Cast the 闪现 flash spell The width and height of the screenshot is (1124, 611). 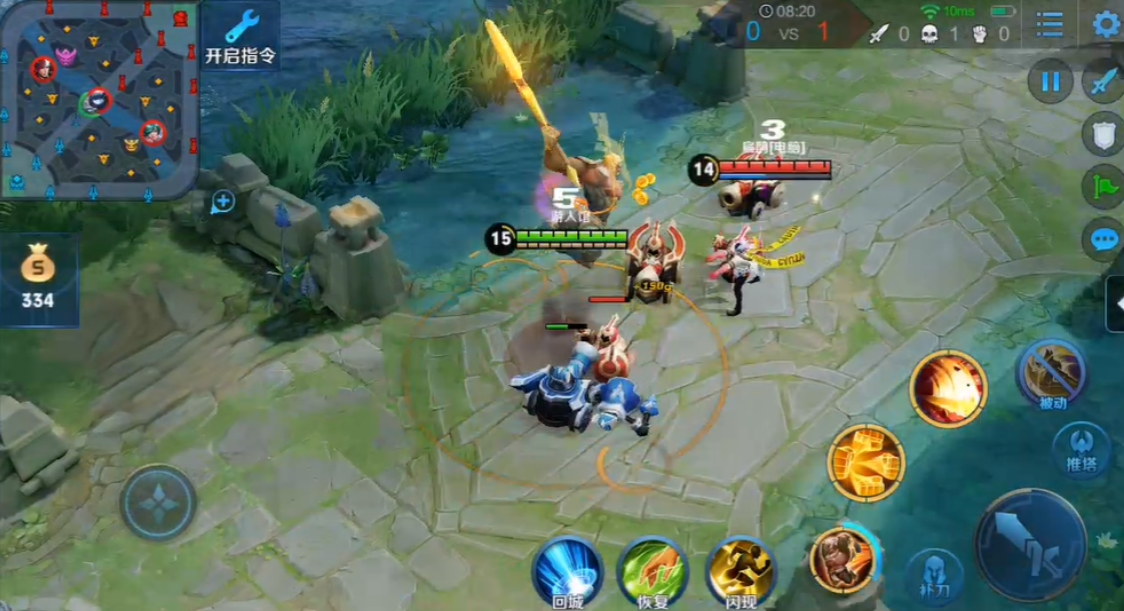coord(740,571)
